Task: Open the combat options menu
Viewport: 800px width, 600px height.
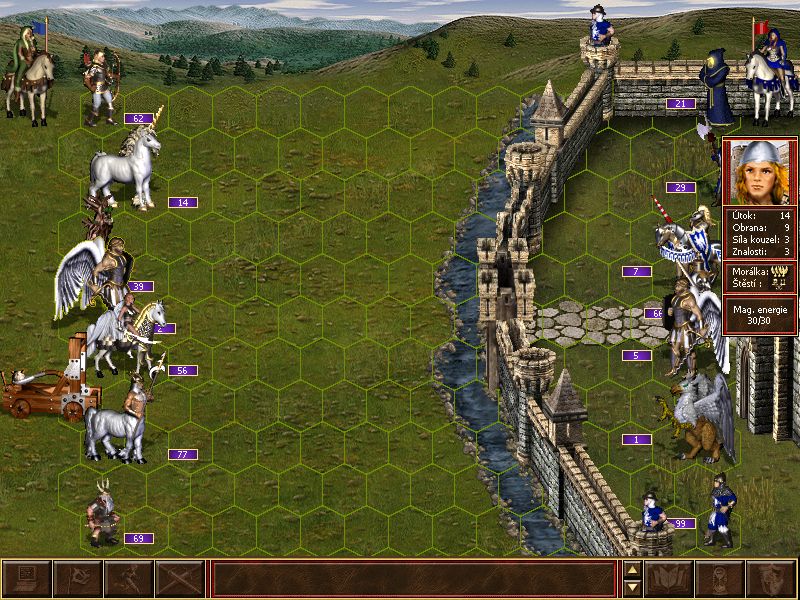Action: (x=27, y=579)
